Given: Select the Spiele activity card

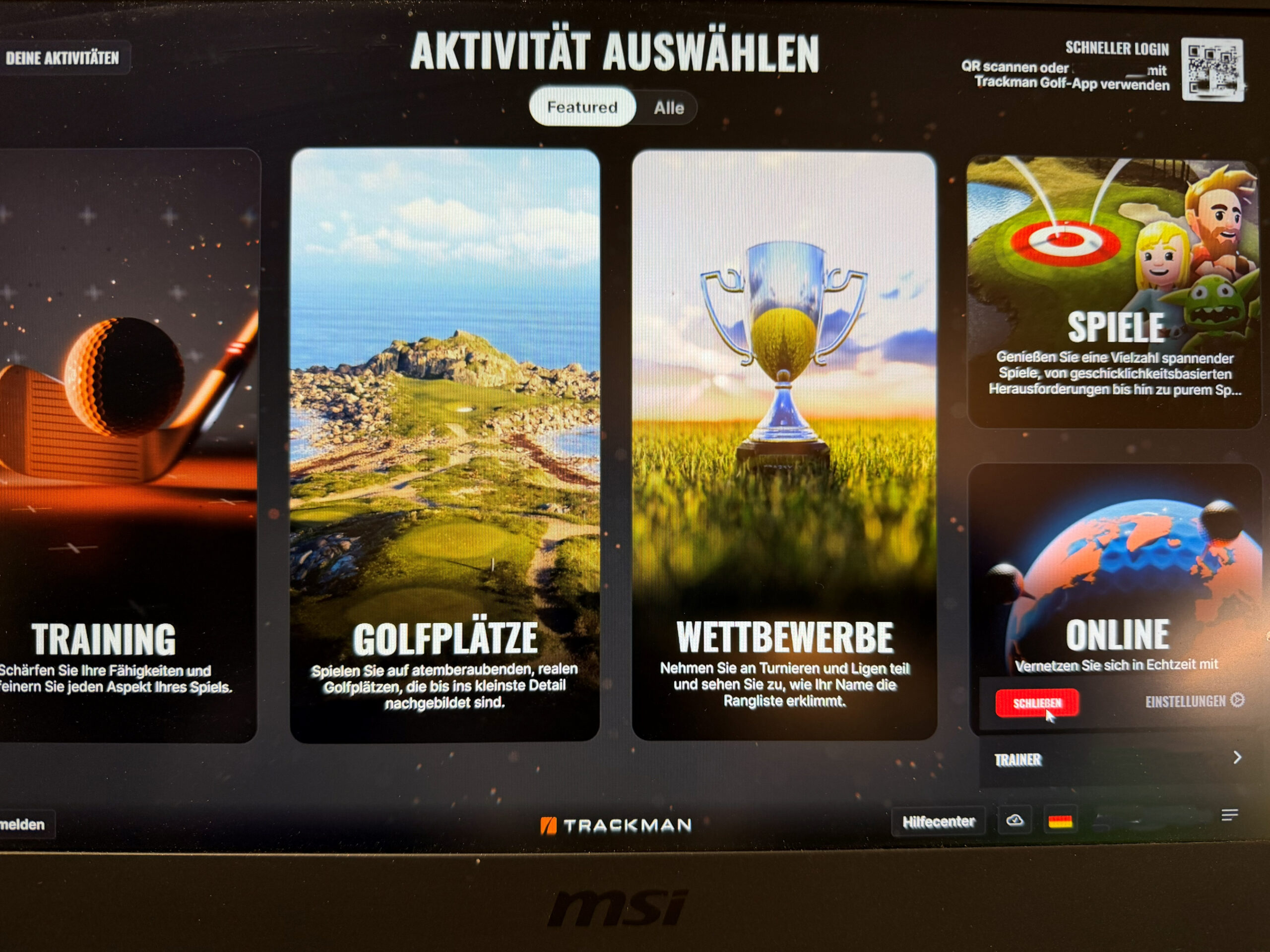Looking at the screenshot, I should coord(1114,293).
